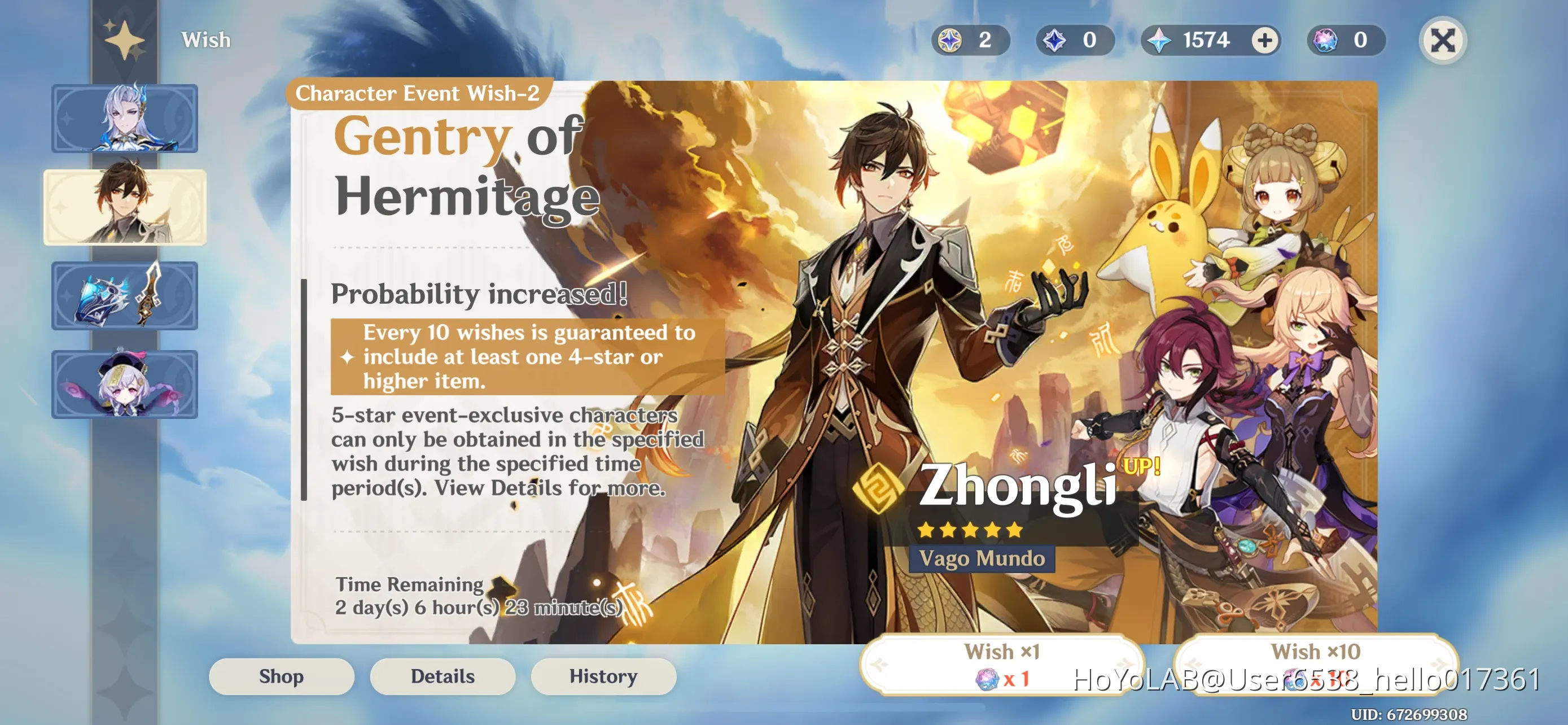Select the Neuvillette banner thumbnail
Image resolution: width=1568 pixels, height=725 pixels.
tap(125, 119)
